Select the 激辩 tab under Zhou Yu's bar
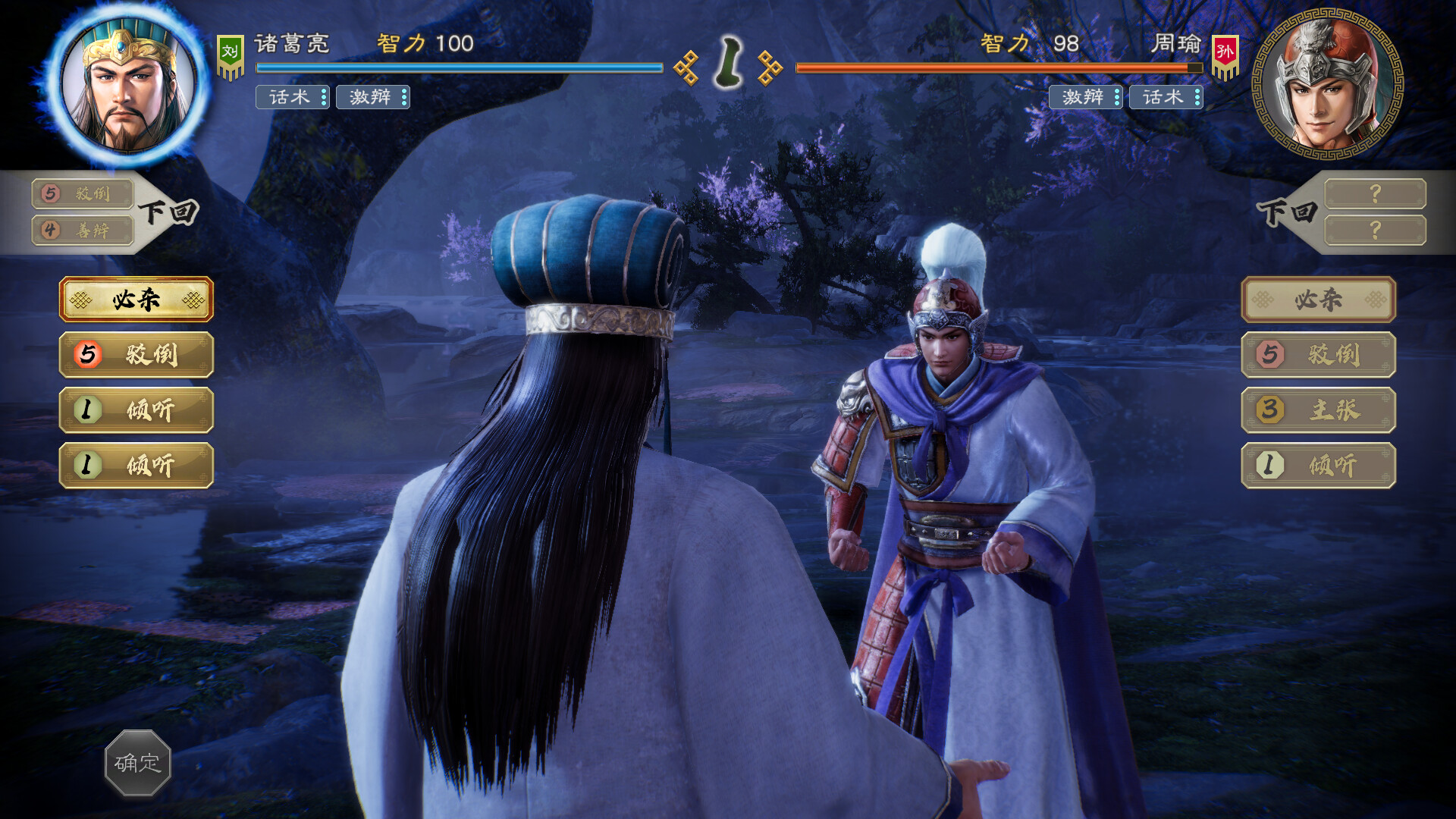 [x=1086, y=98]
